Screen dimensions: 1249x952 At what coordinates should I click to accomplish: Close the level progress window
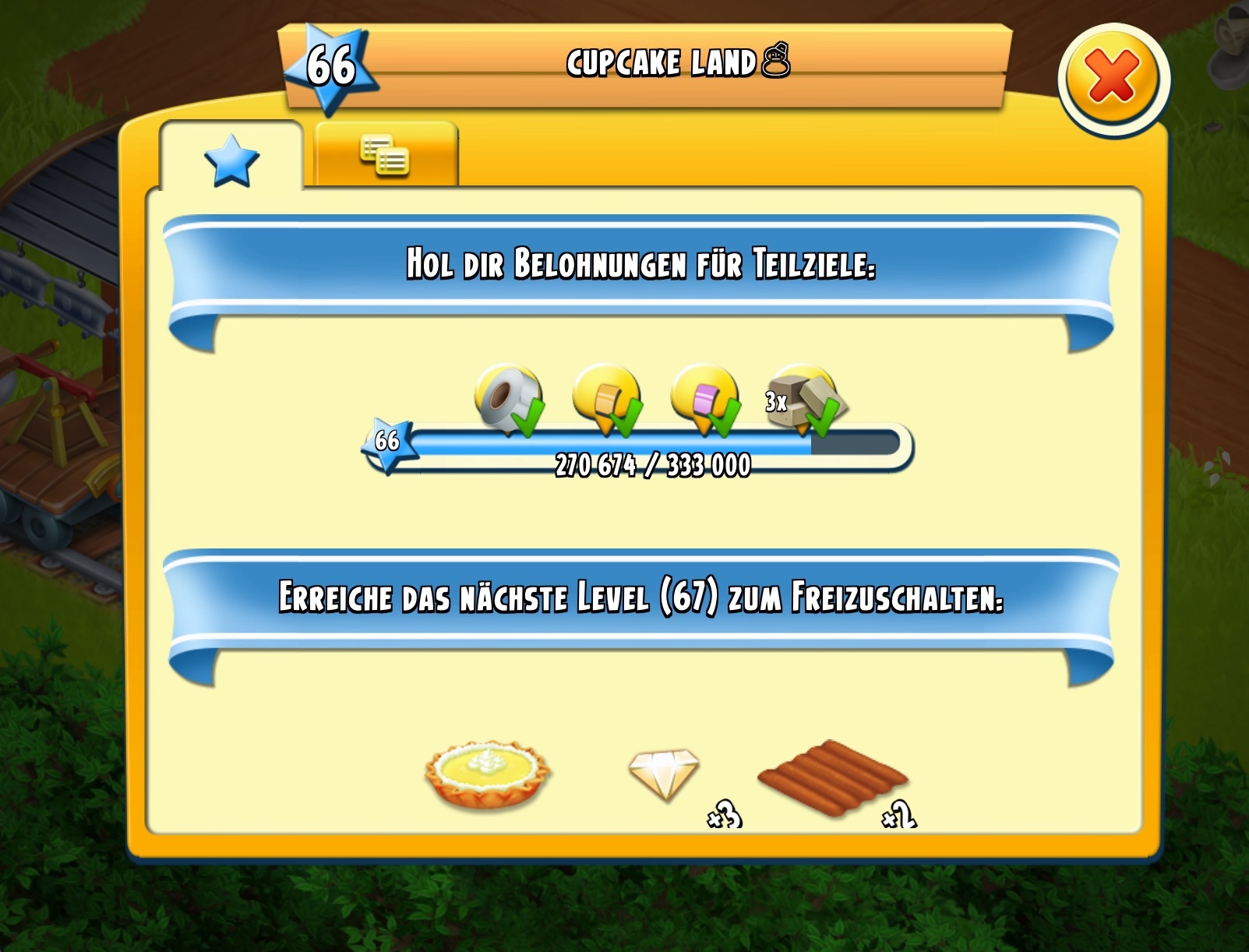(x=1113, y=79)
